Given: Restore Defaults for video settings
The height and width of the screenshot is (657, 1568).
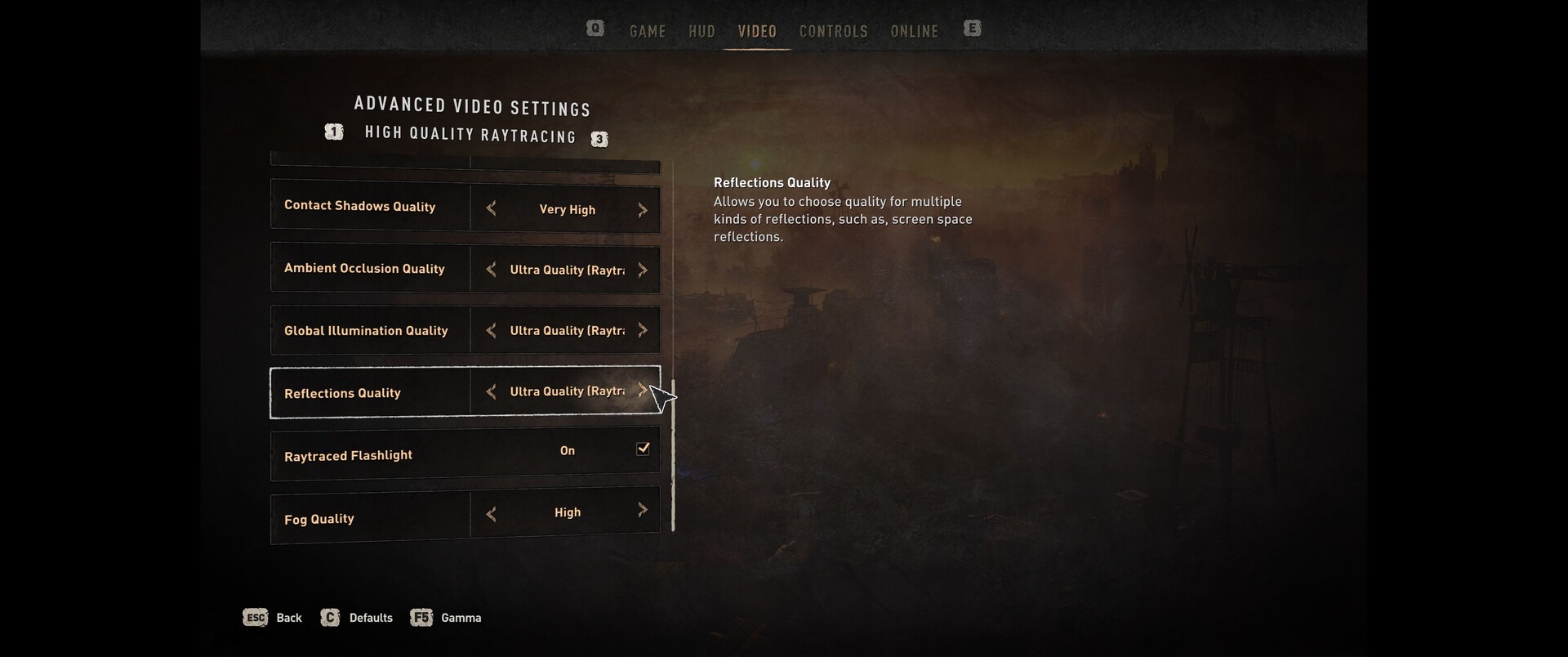Looking at the screenshot, I should (x=357, y=618).
